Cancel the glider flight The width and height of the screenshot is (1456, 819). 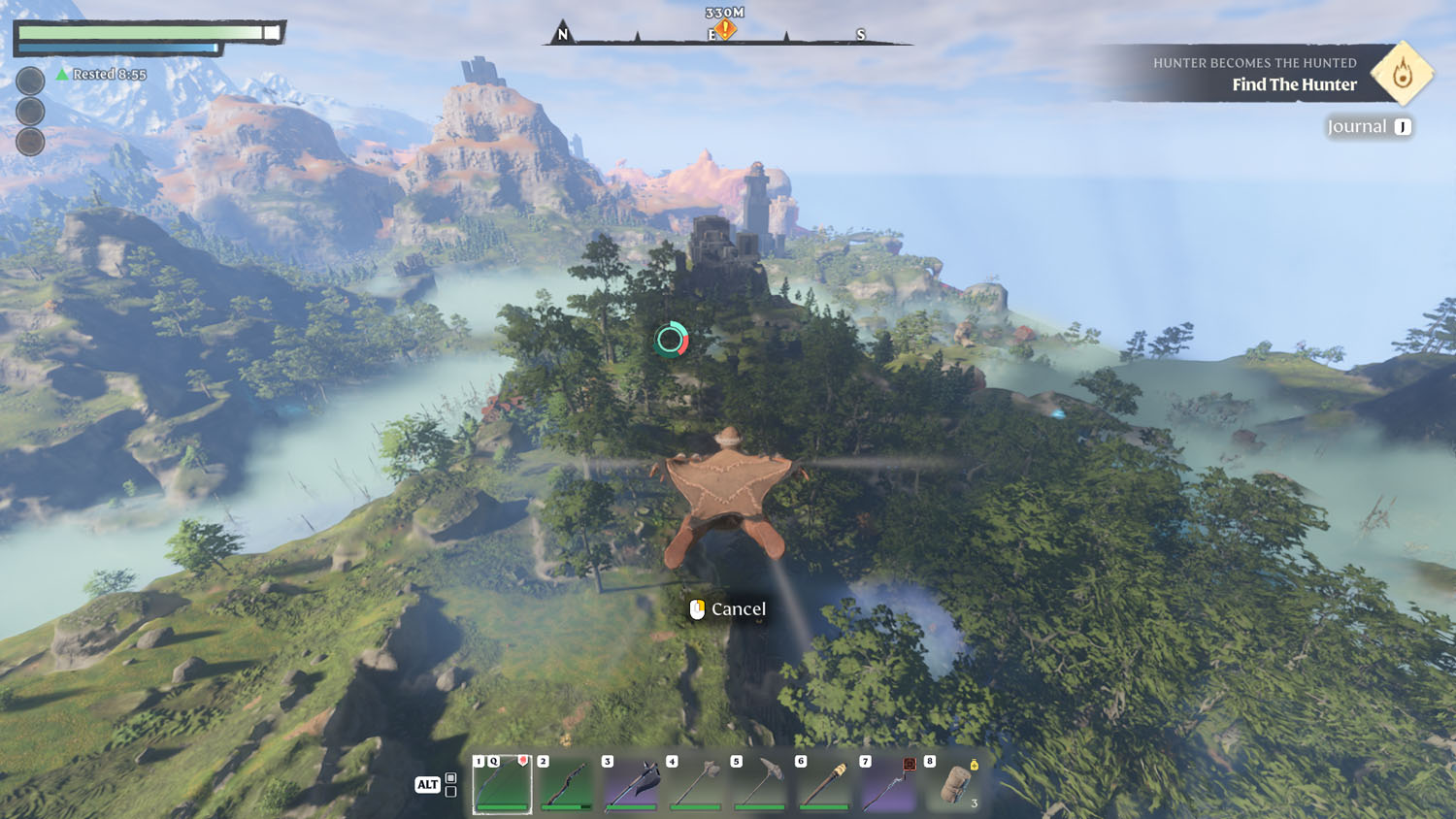click(x=728, y=609)
